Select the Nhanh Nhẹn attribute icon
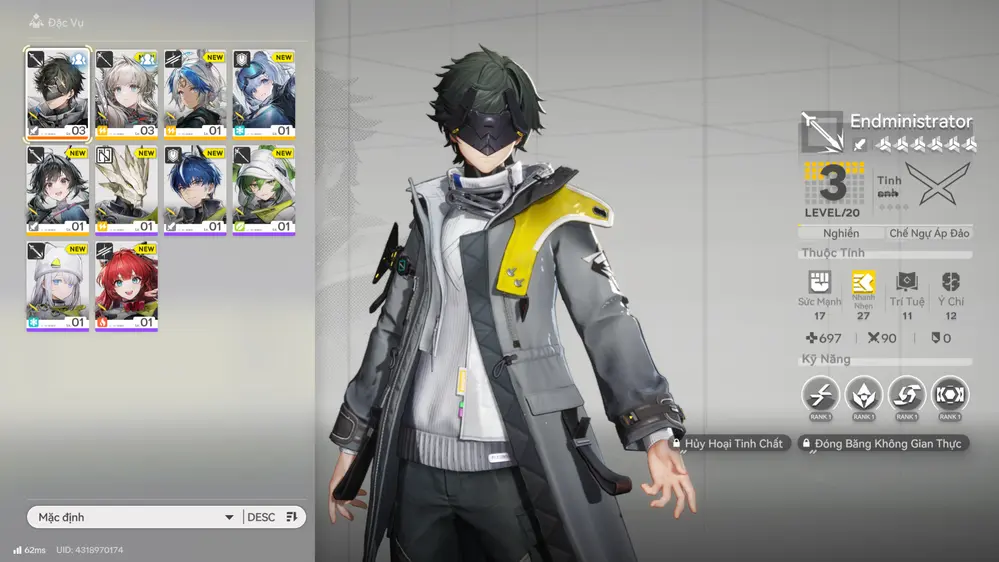Image resolution: width=999 pixels, height=562 pixels. (863, 284)
